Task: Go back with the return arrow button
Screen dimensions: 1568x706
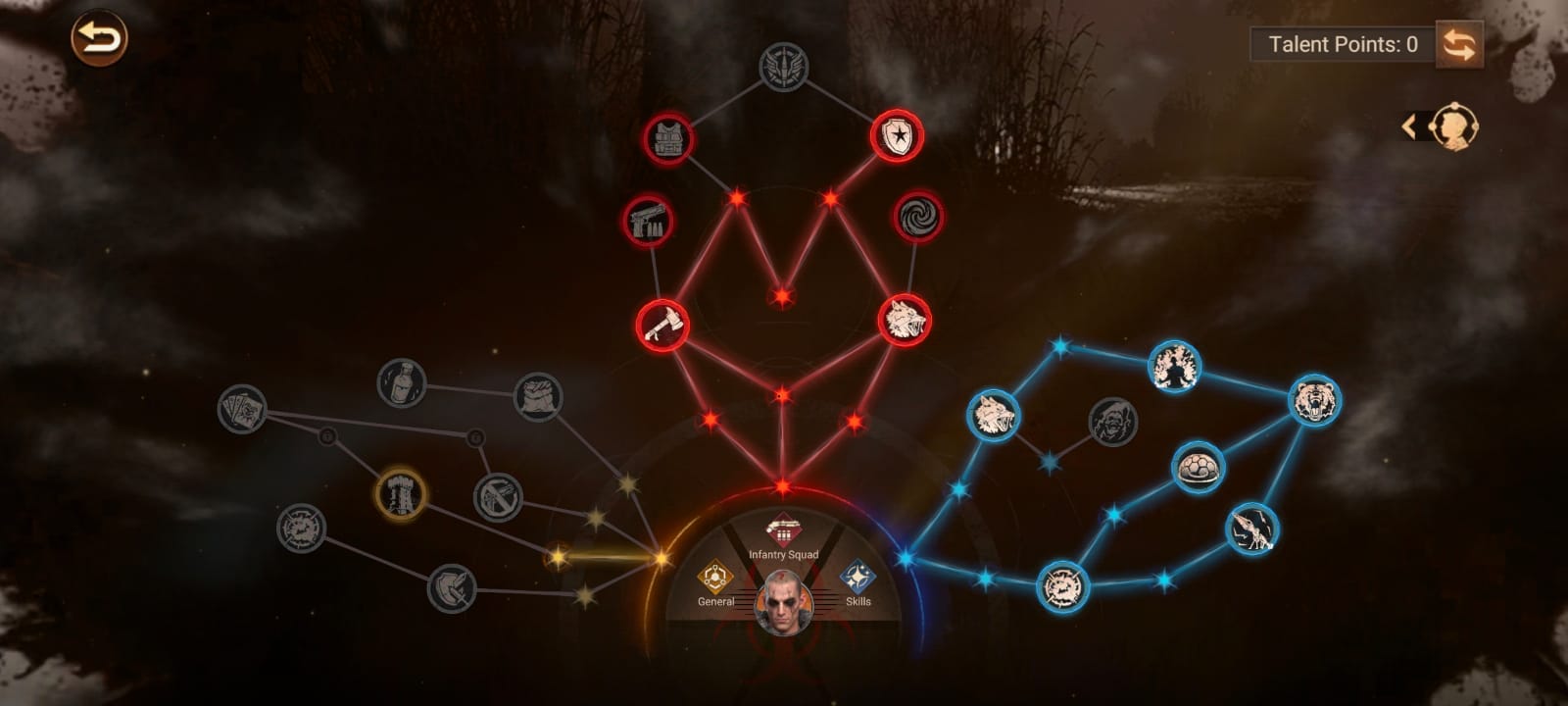Action: 99,39
